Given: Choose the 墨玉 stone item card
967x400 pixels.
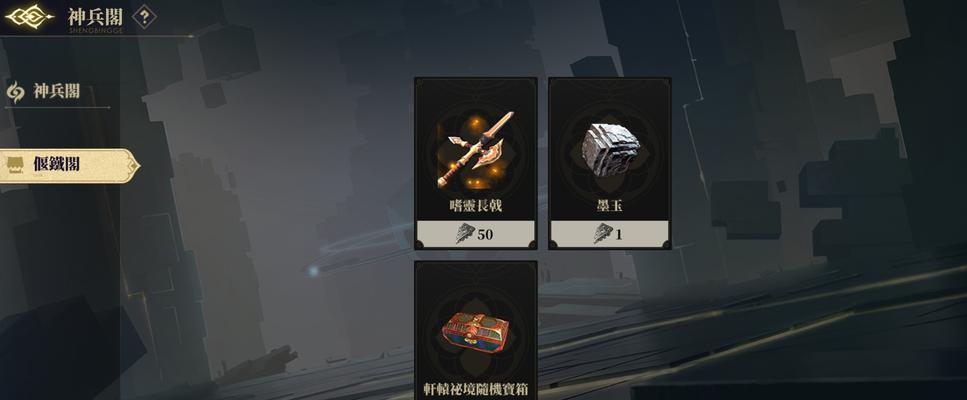Looking at the screenshot, I should (x=610, y=150).
